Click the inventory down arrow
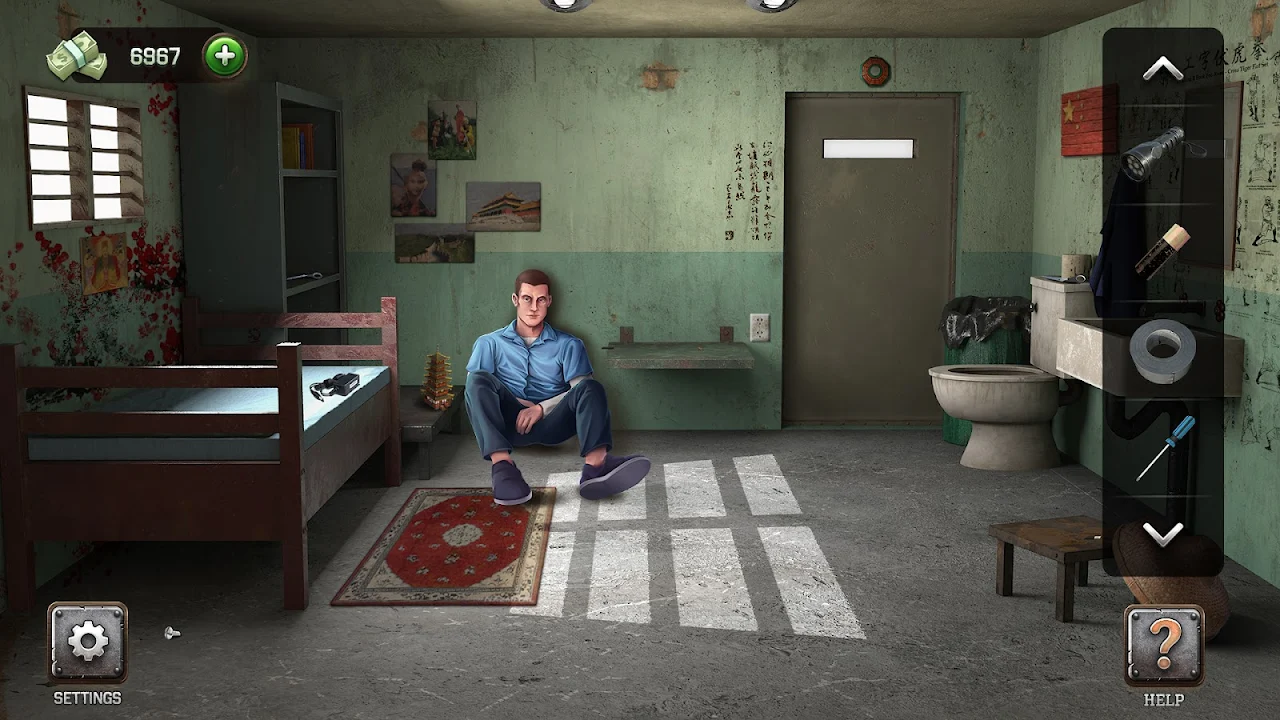This screenshot has width=1280, height=720. (1162, 535)
